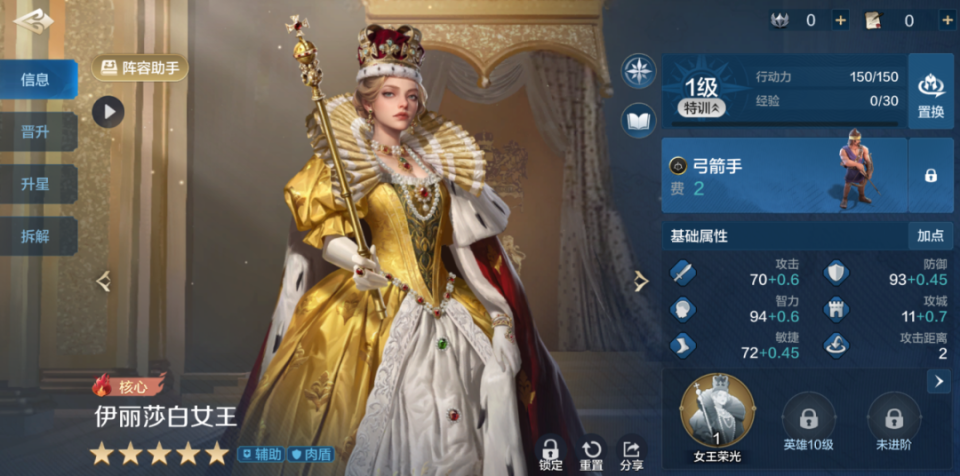Click the 置换 swap button
This screenshot has width=960, height=476.
click(x=930, y=92)
